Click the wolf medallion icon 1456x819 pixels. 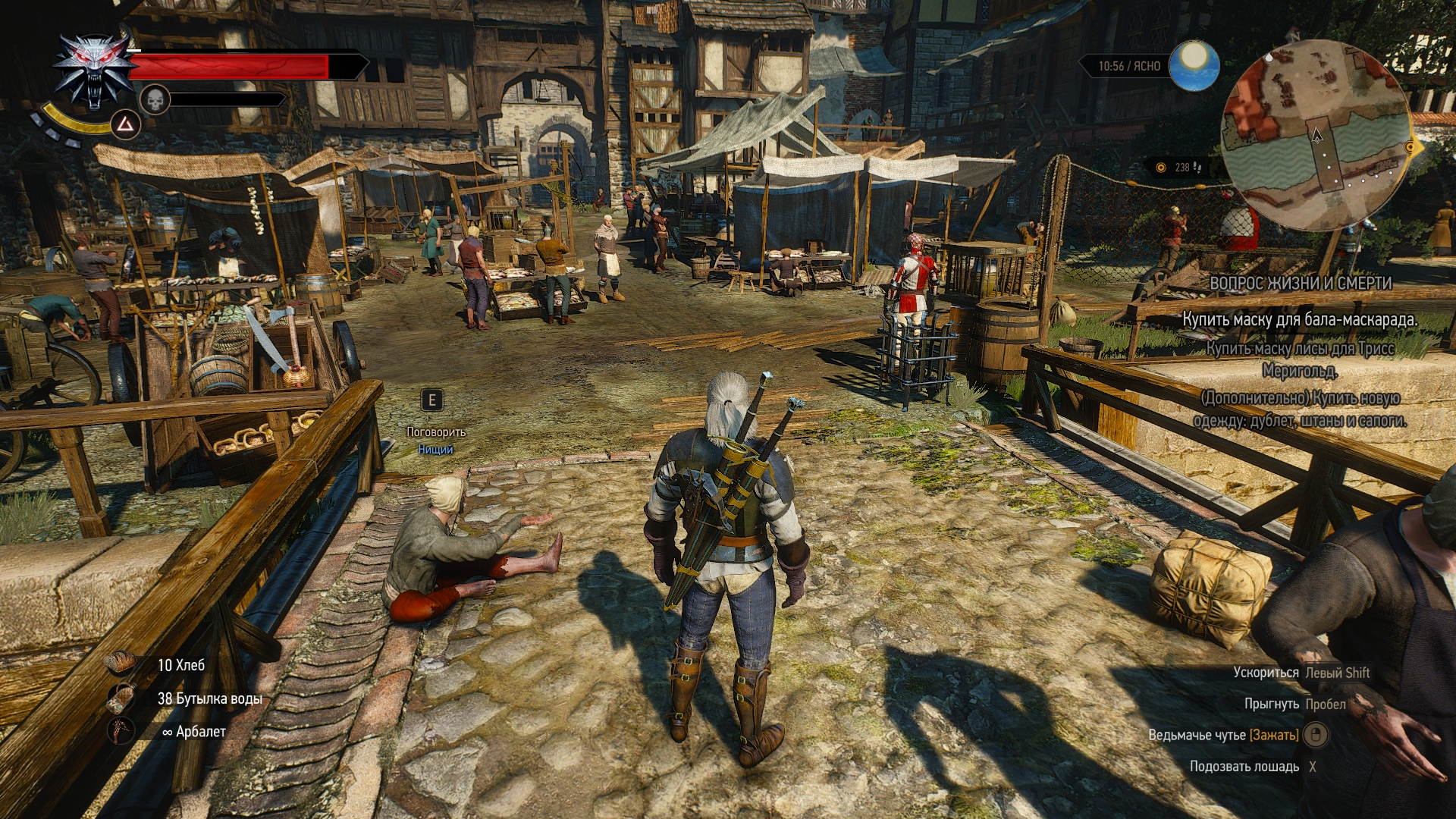pyautogui.click(x=94, y=71)
